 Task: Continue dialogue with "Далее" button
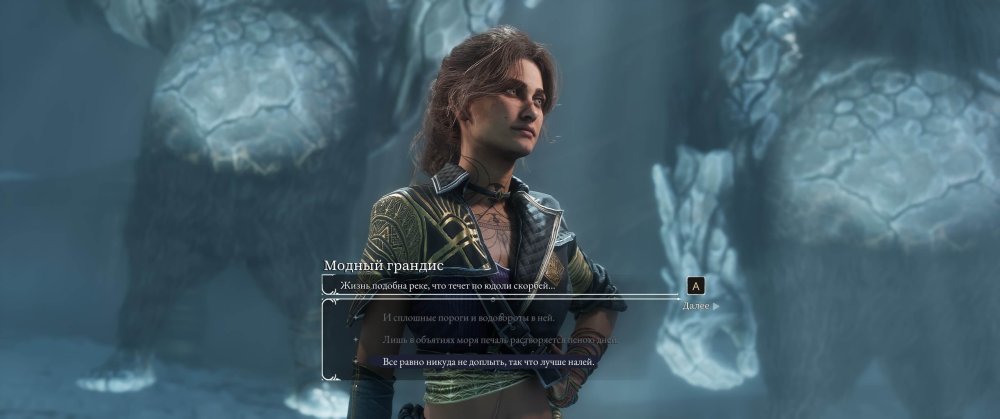(699, 305)
